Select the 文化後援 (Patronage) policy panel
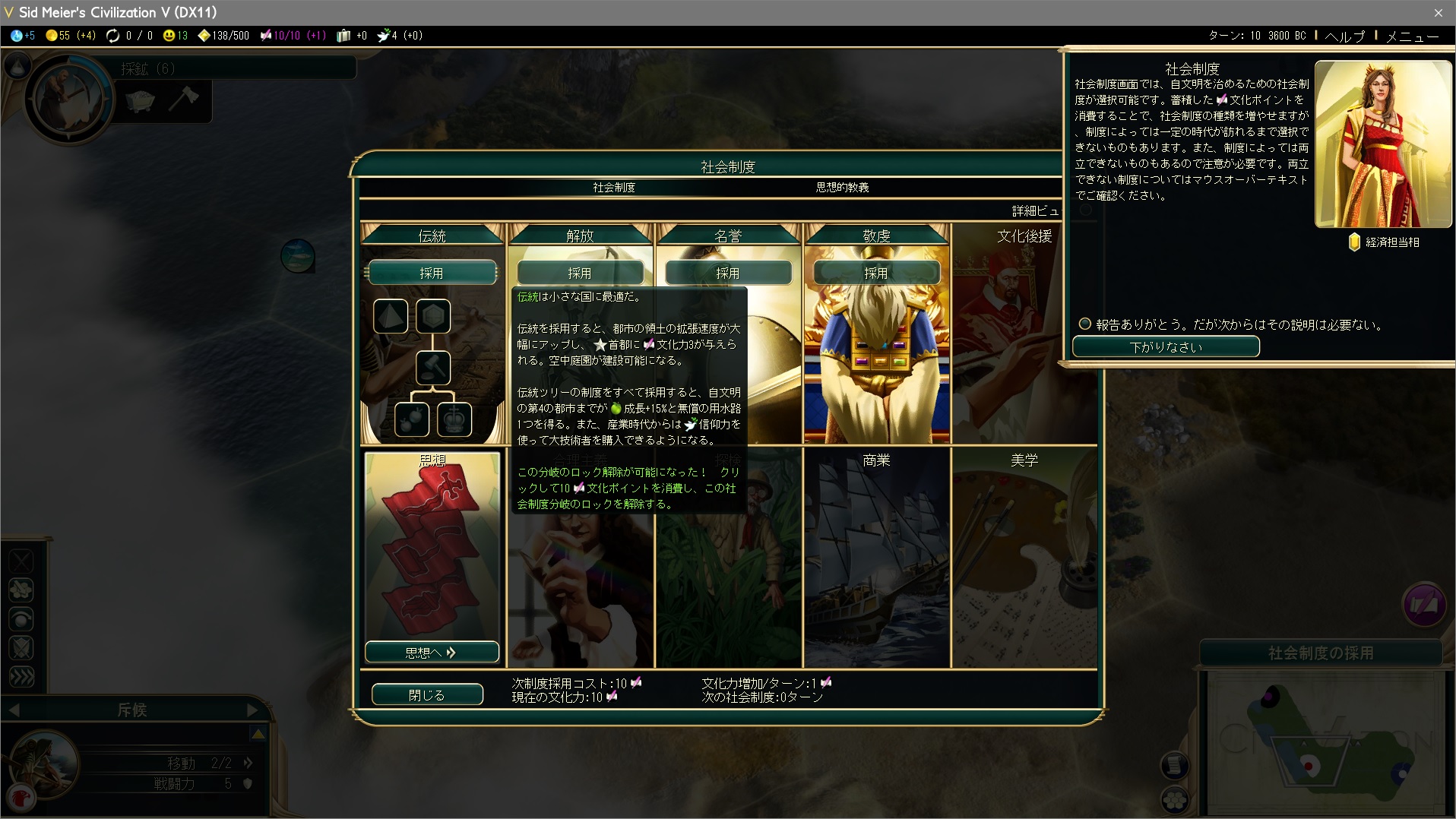Image resolution: width=1456 pixels, height=819 pixels. tap(1024, 334)
